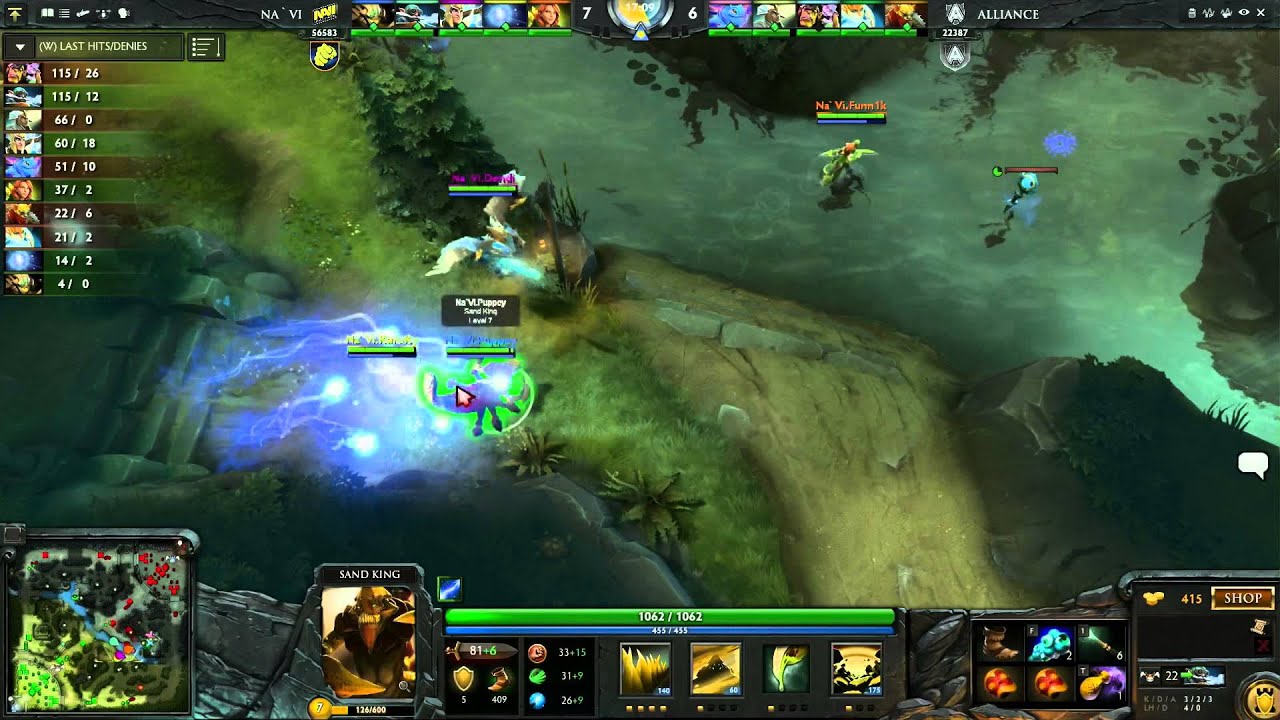The width and height of the screenshot is (1280, 720).
Task: Select the boots item slot
Action: tap(1000, 643)
